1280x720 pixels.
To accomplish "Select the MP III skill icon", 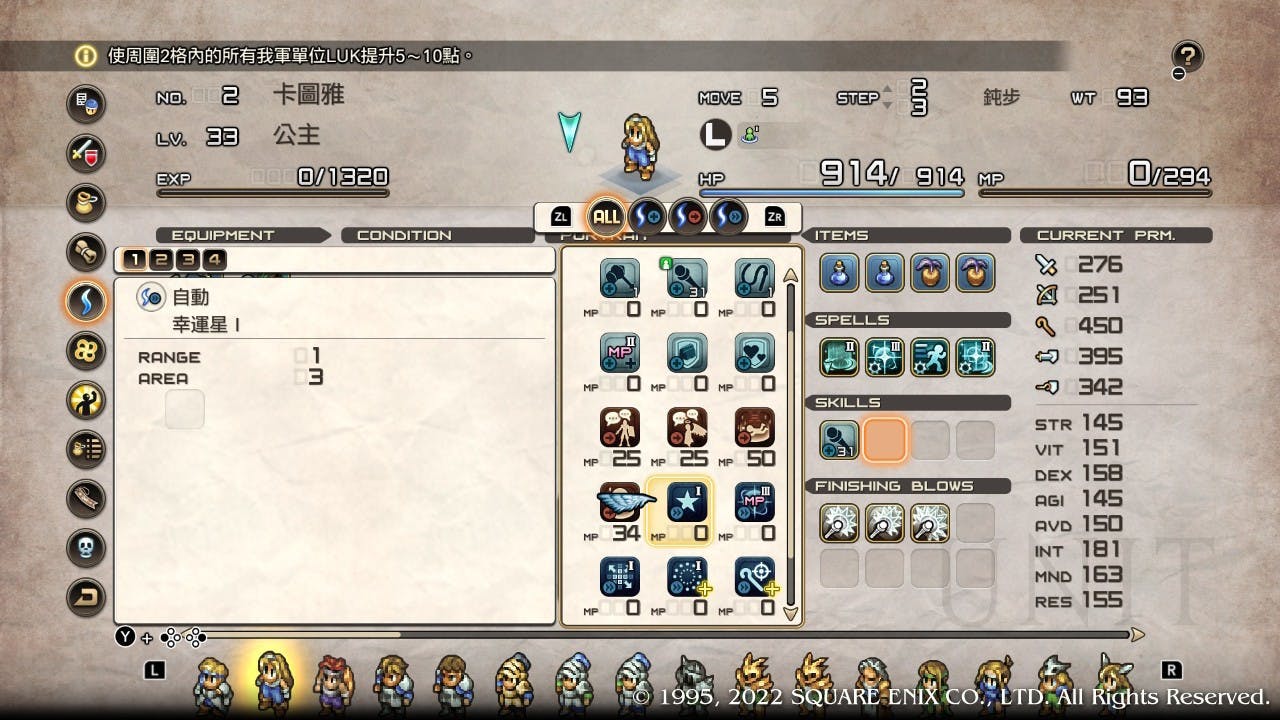I will click(755, 502).
